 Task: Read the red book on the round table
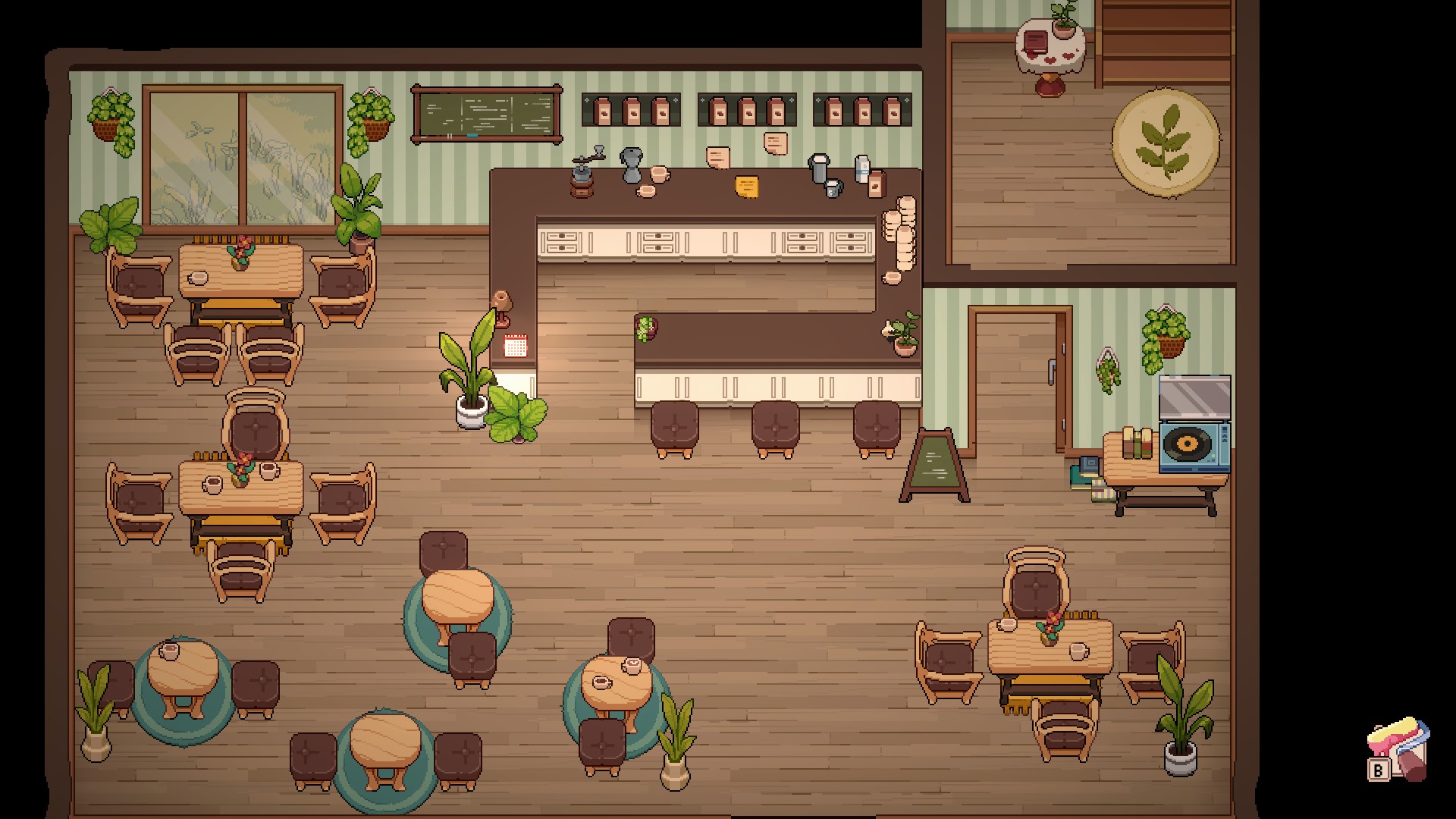[x=1036, y=42]
